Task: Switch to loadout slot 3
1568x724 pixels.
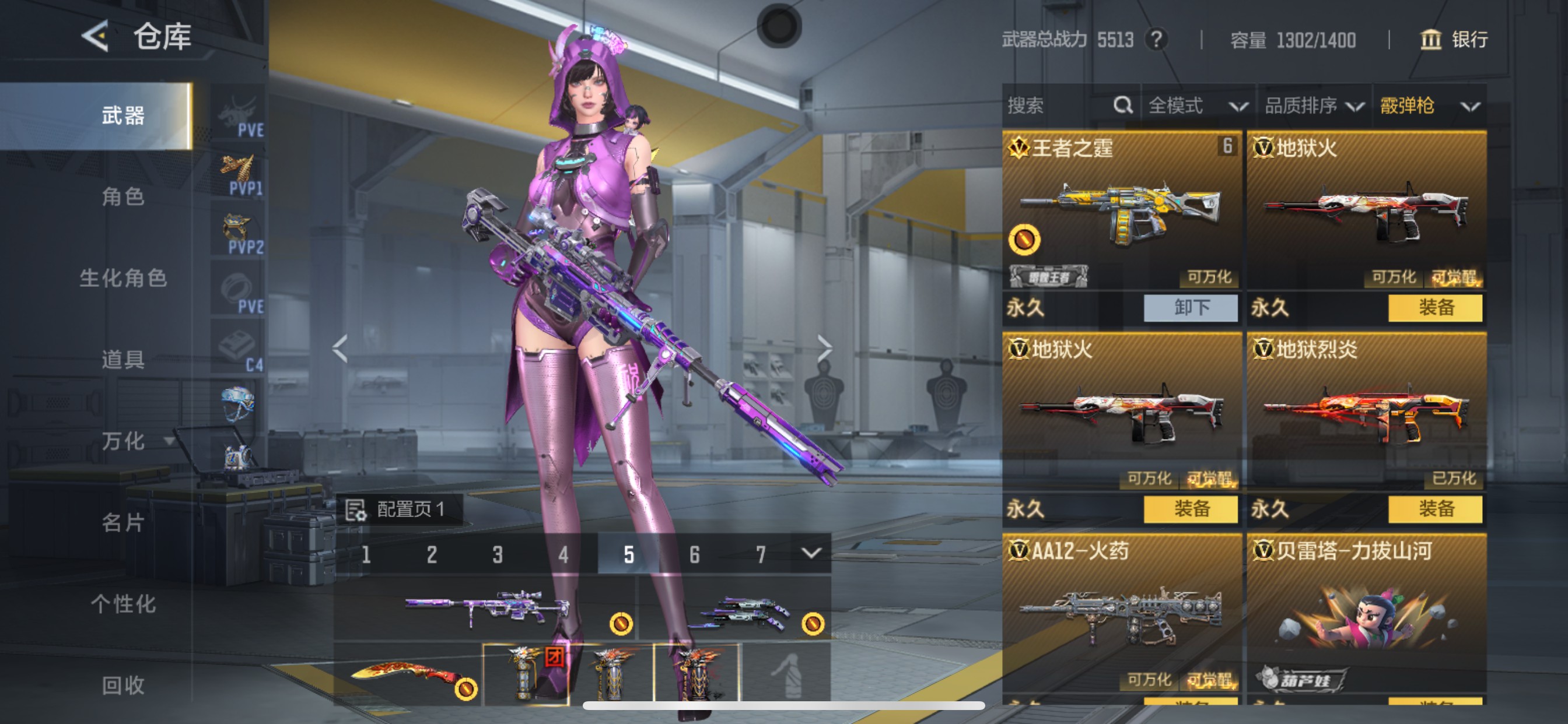Action: pos(498,554)
